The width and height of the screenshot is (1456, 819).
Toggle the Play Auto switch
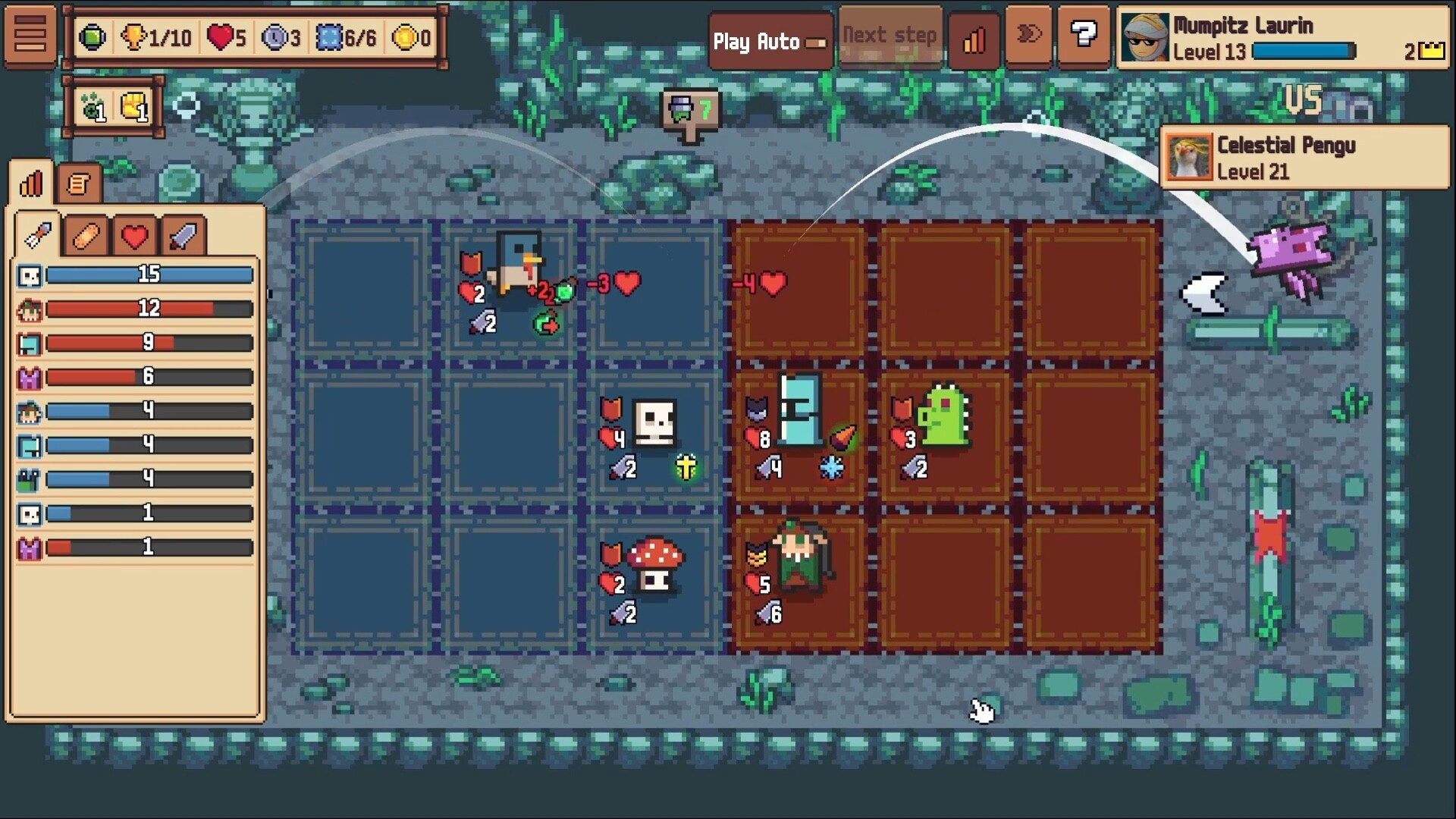pyautogui.click(x=817, y=43)
